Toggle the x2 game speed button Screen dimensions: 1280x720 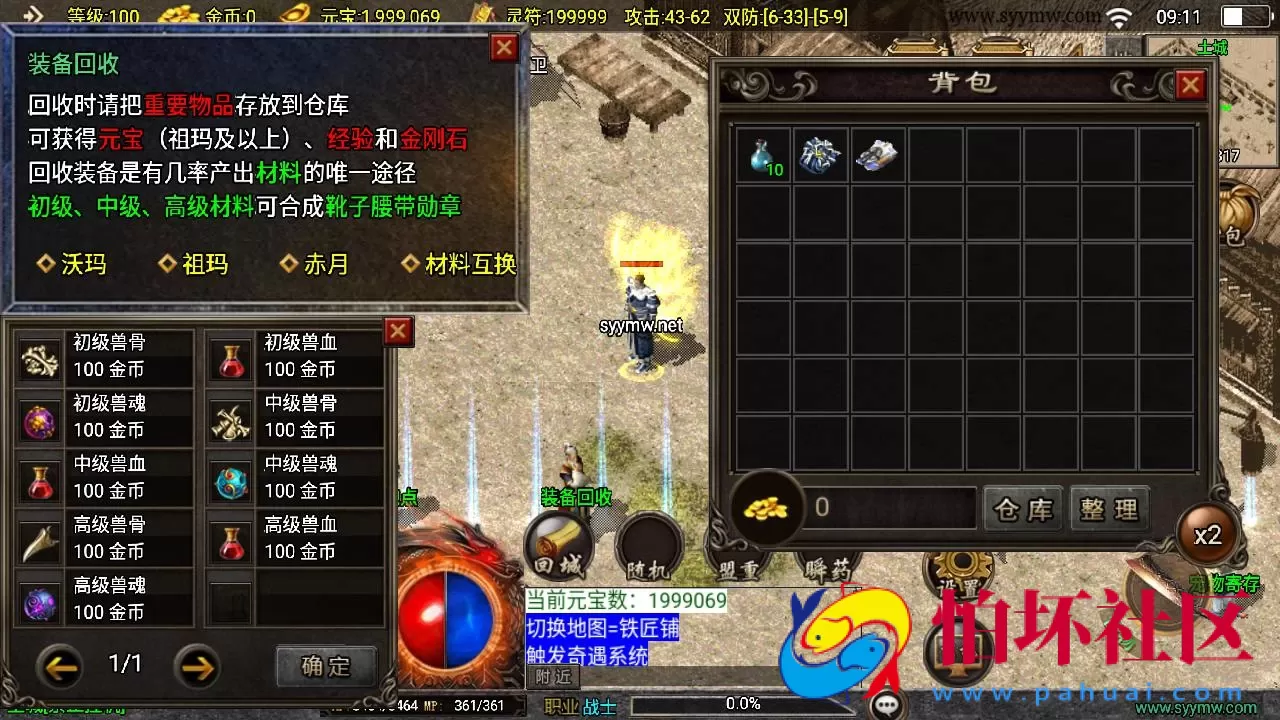coord(1208,535)
